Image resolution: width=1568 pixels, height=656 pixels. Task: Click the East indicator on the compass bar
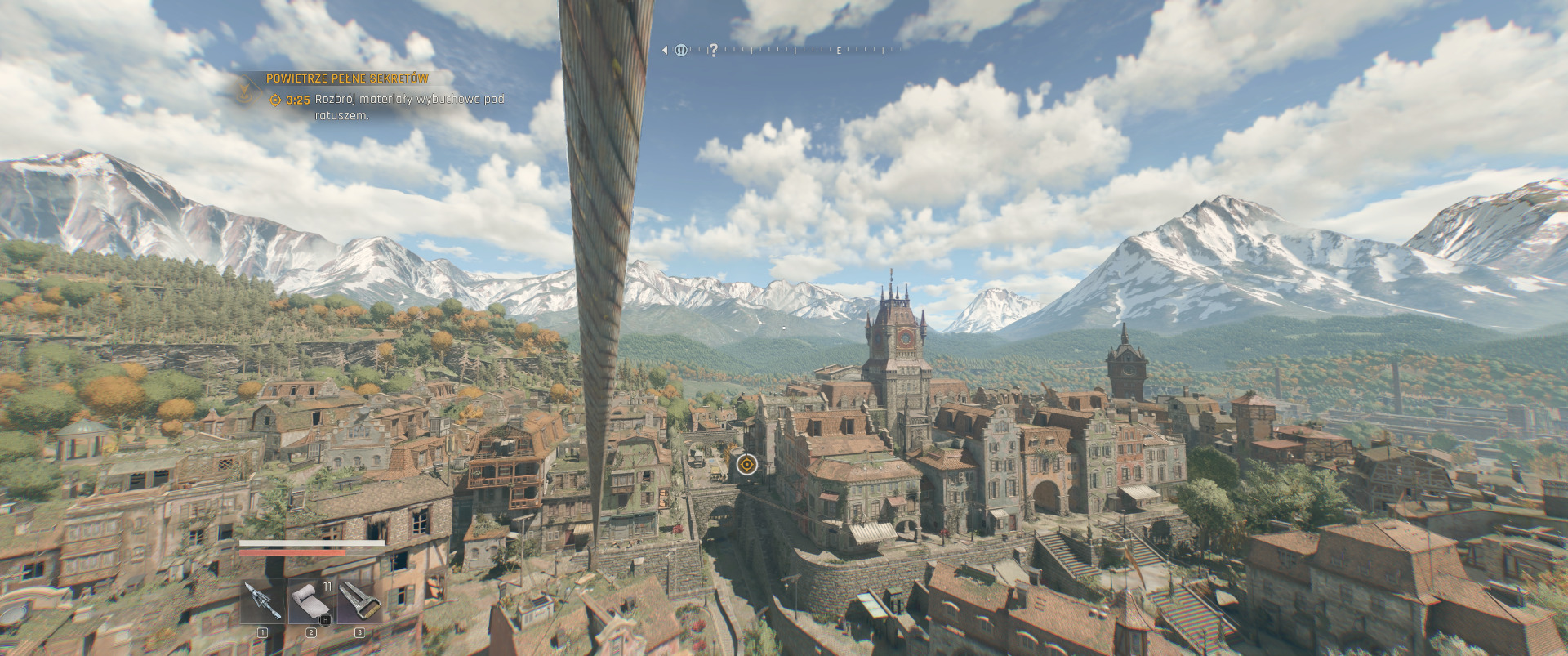pos(839,51)
